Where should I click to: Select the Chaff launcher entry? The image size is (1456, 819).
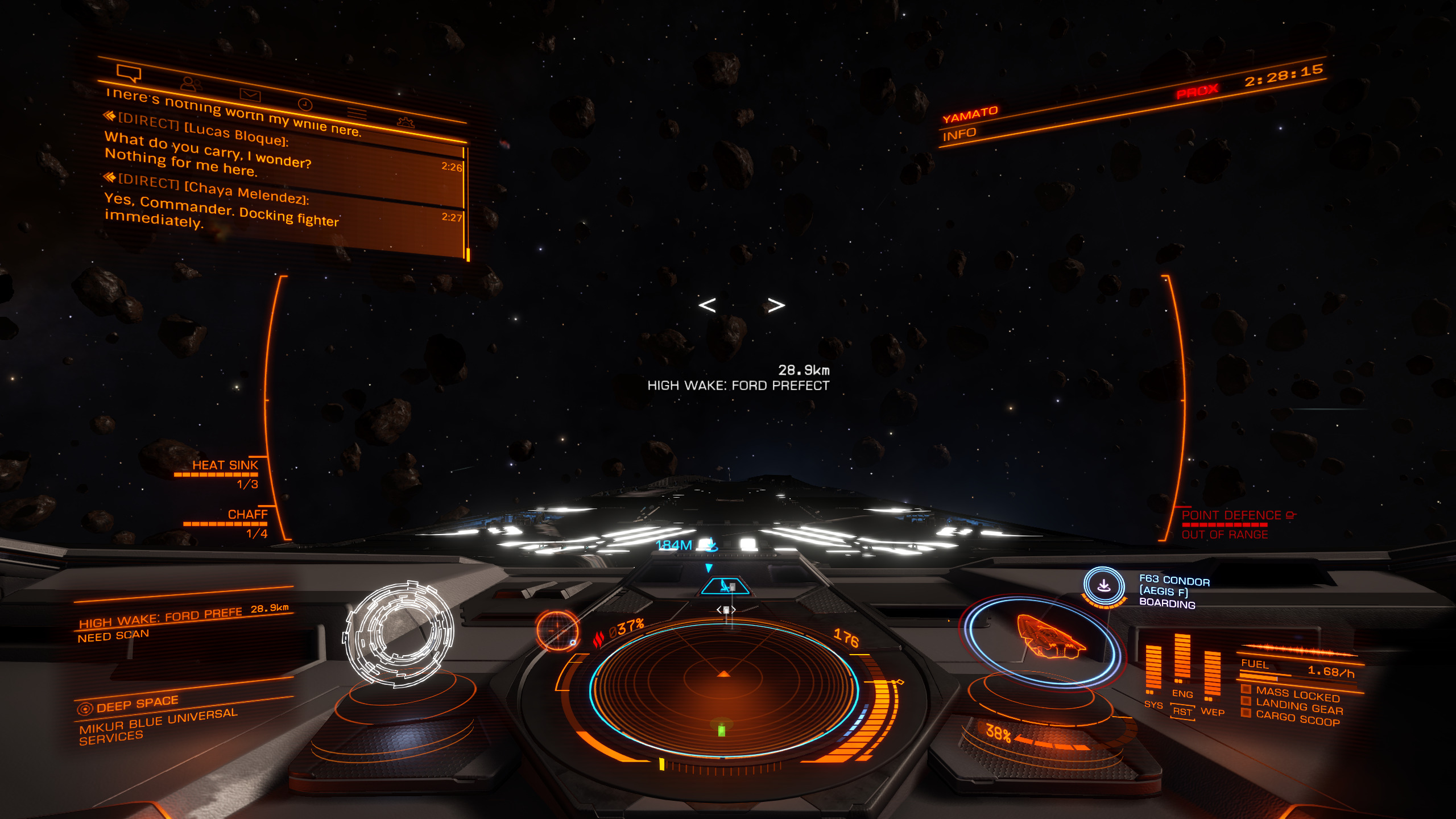tap(247, 515)
